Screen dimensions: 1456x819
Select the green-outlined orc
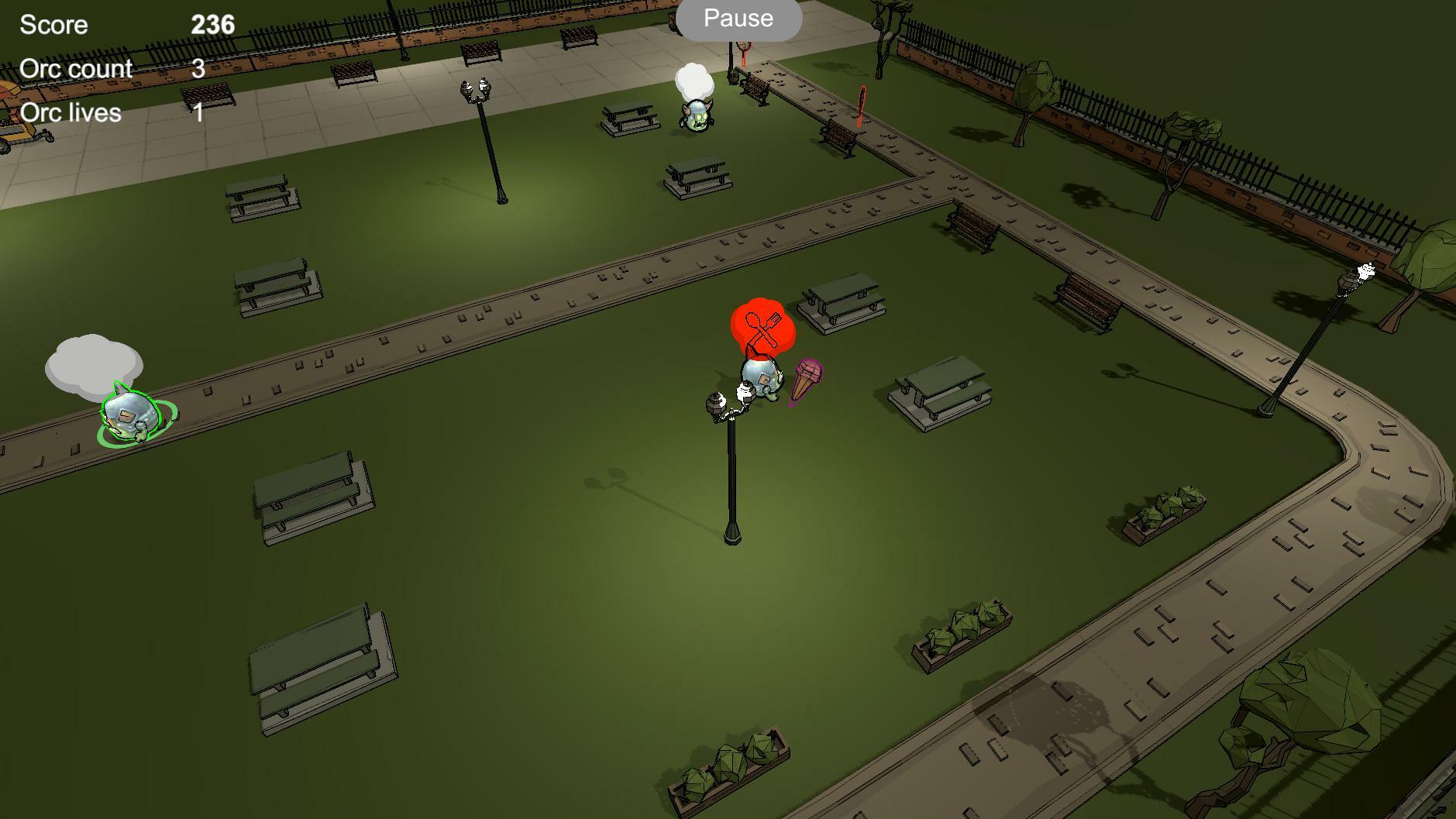click(130, 416)
